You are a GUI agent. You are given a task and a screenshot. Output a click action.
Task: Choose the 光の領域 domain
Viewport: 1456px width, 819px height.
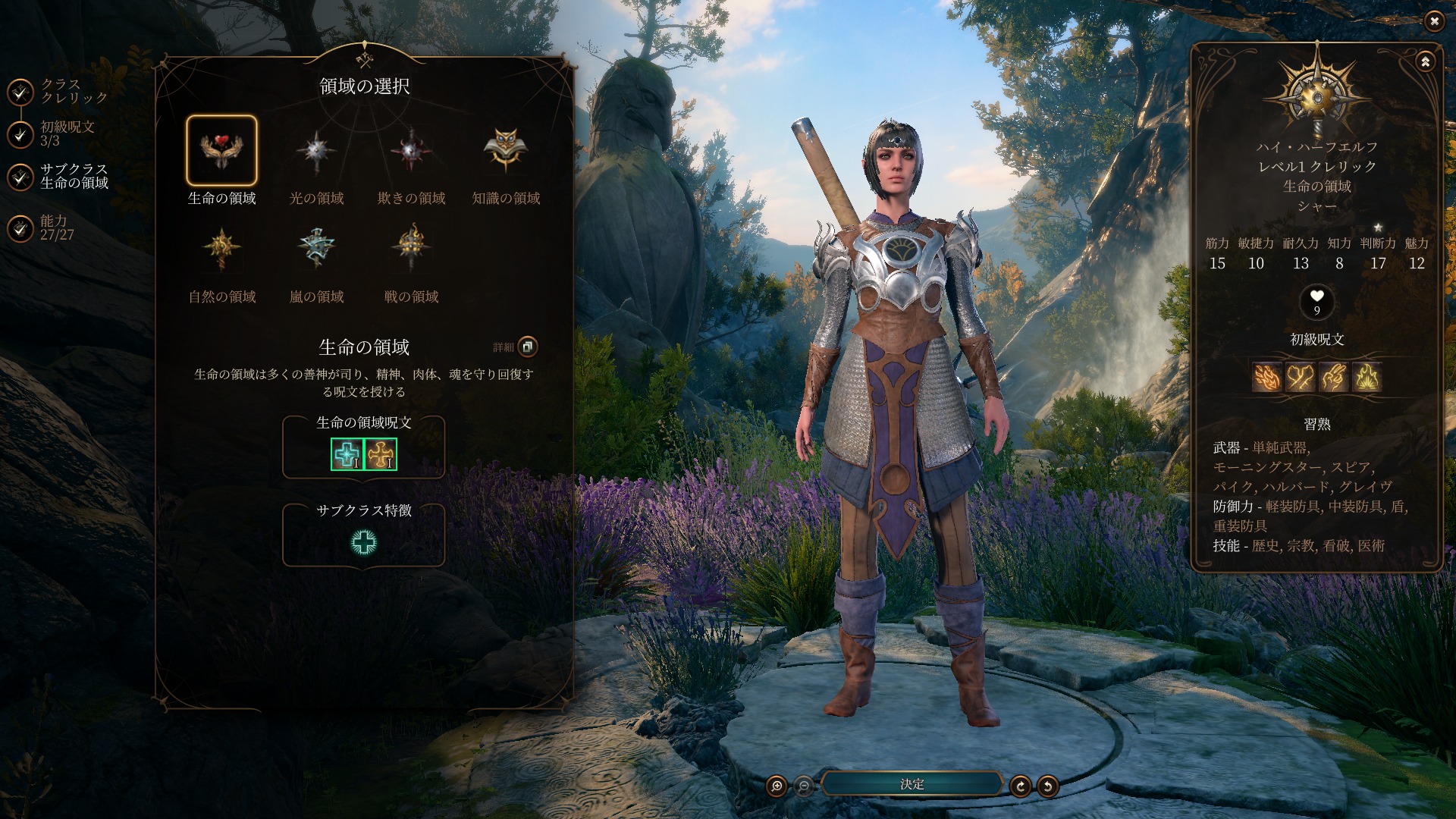tap(316, 151)
